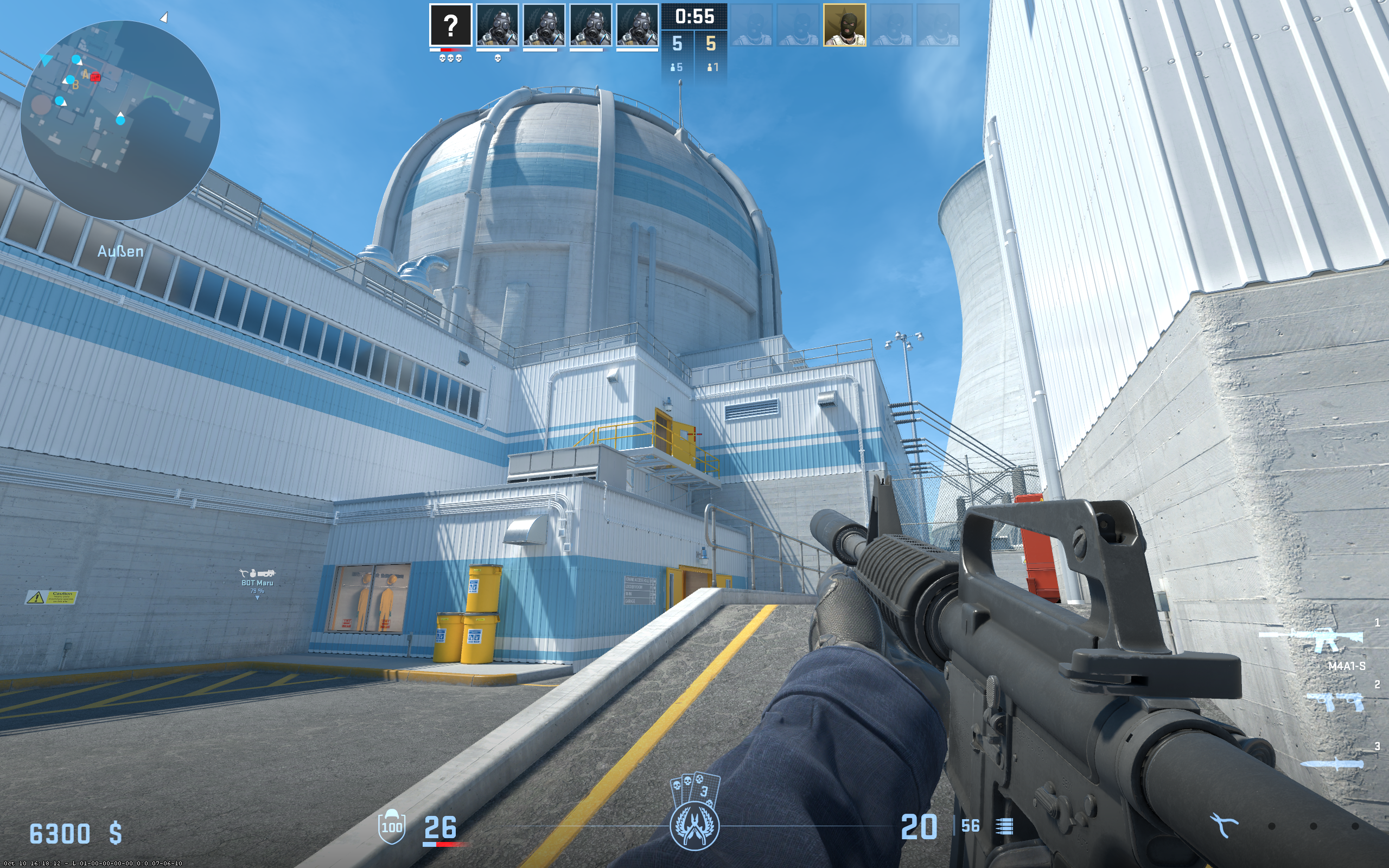Click the circular radar minimap
Viewport: 1389px width, 868px height.
coord(120,120)
